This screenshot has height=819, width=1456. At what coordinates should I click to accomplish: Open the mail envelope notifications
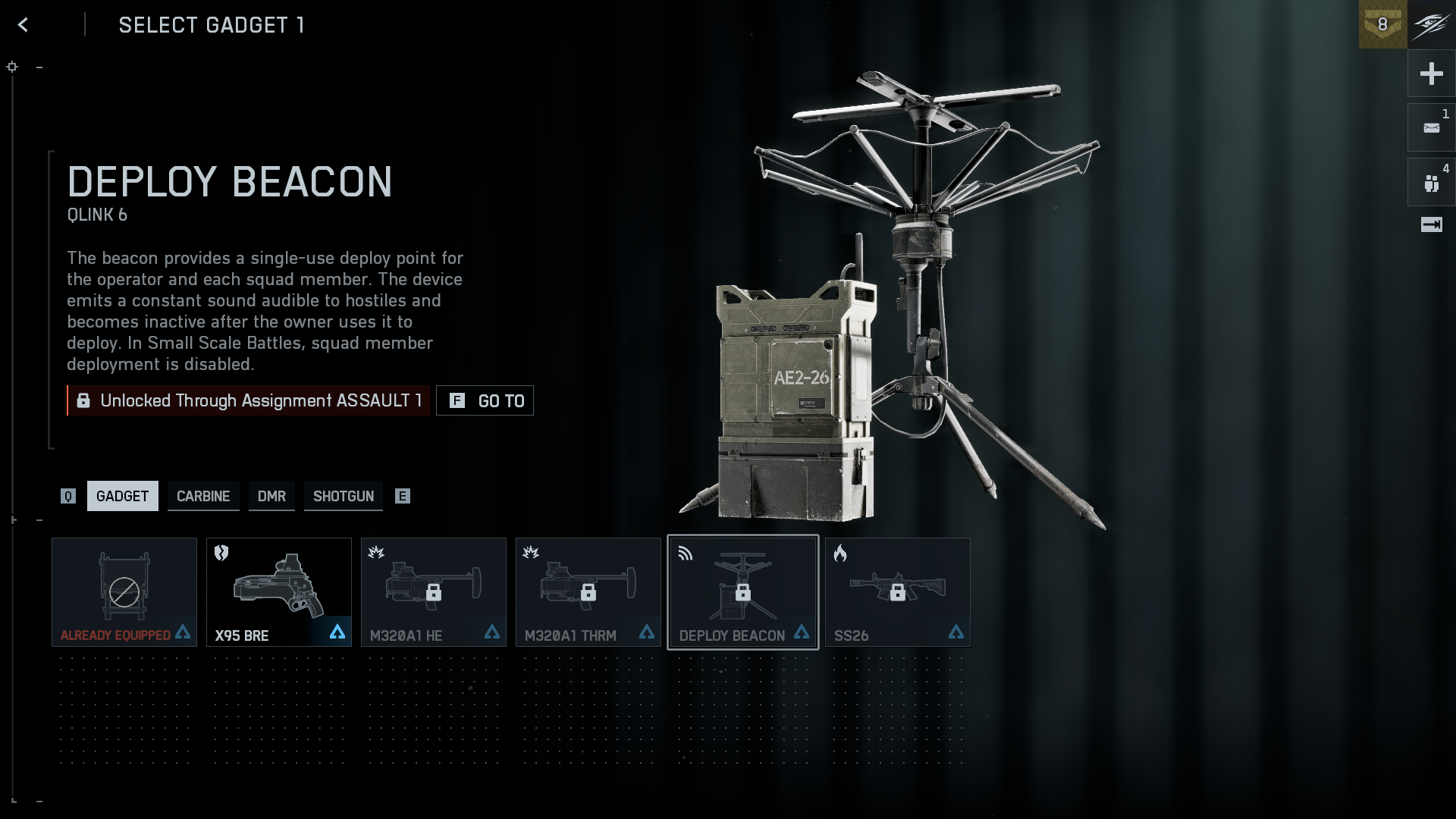(1431, 128)
